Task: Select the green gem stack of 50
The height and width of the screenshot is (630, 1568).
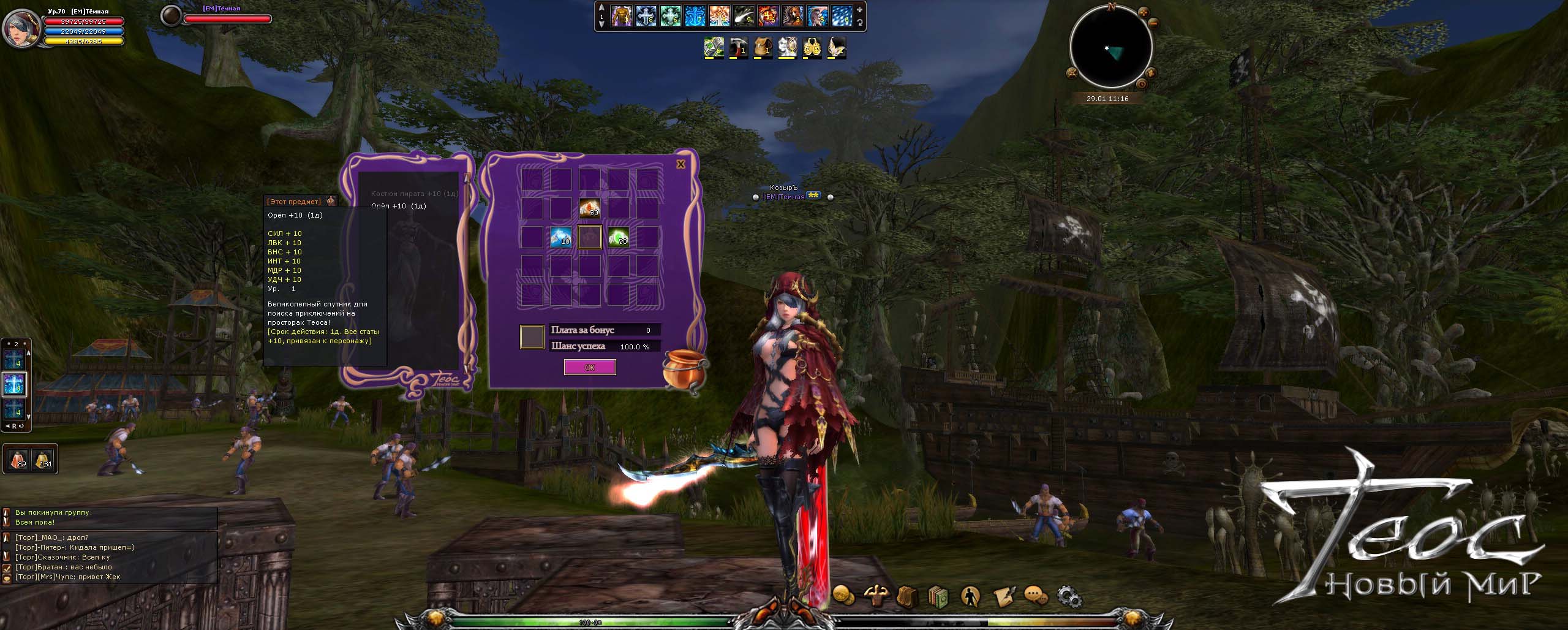Action: (x=618, y=237)
